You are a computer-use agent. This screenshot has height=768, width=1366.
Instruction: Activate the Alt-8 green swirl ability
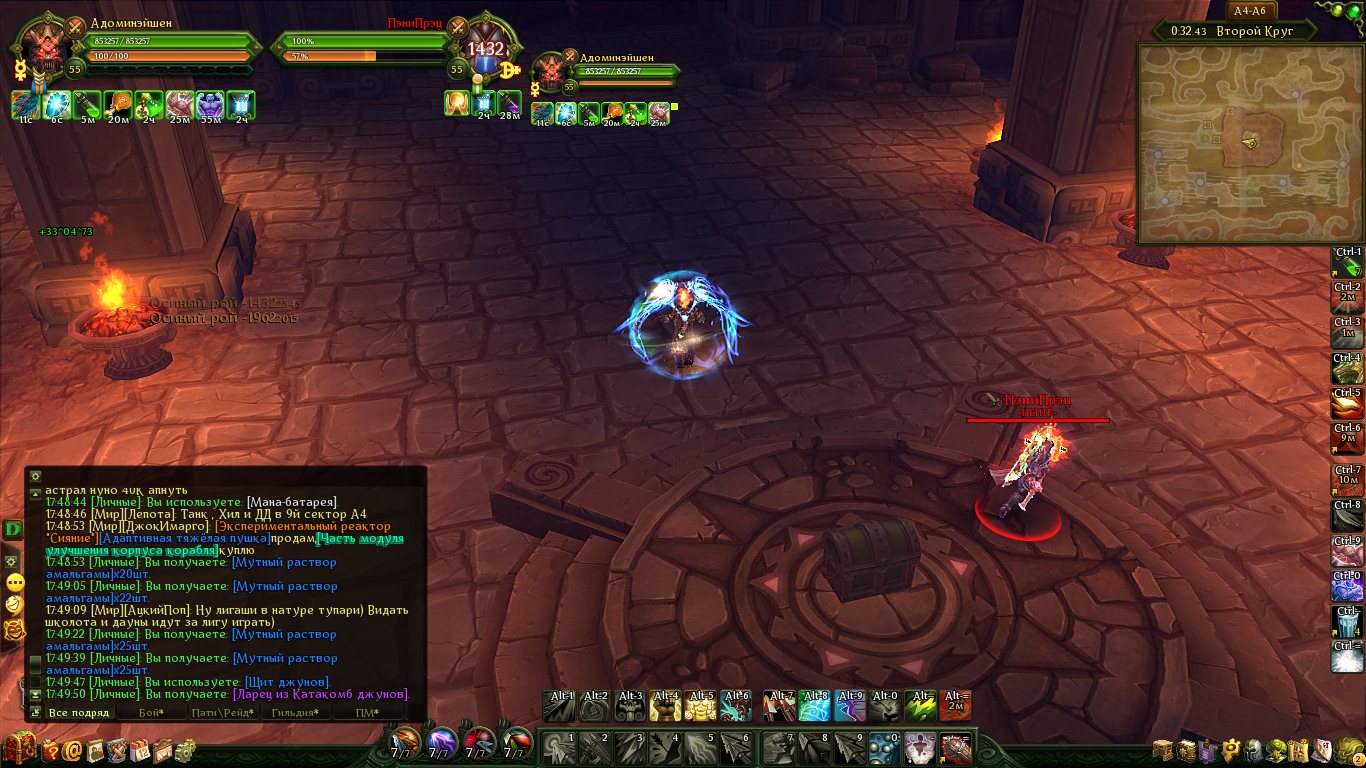(814, 706)
